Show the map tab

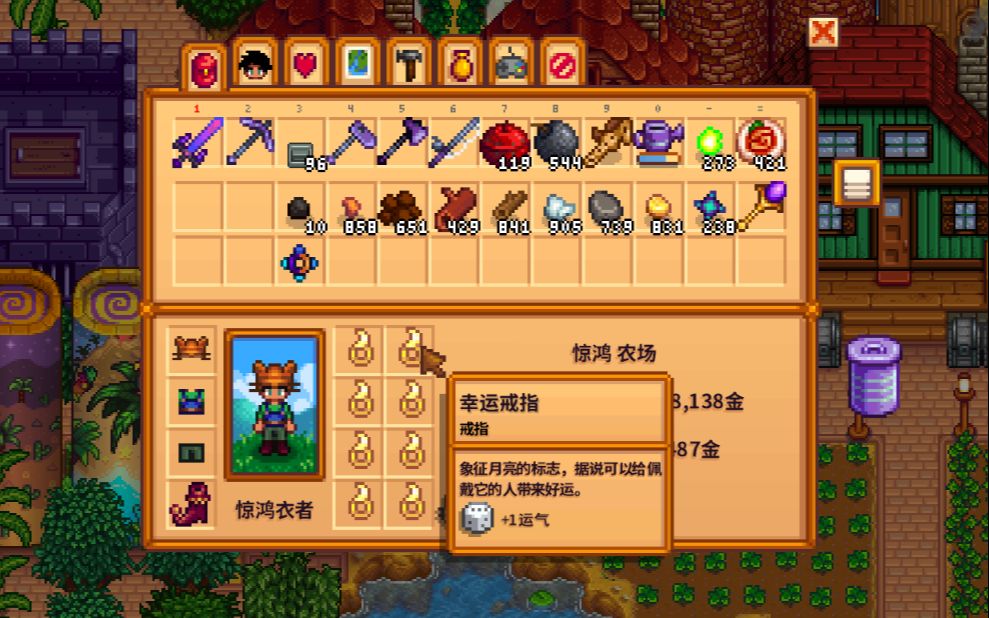pos(357,65)
